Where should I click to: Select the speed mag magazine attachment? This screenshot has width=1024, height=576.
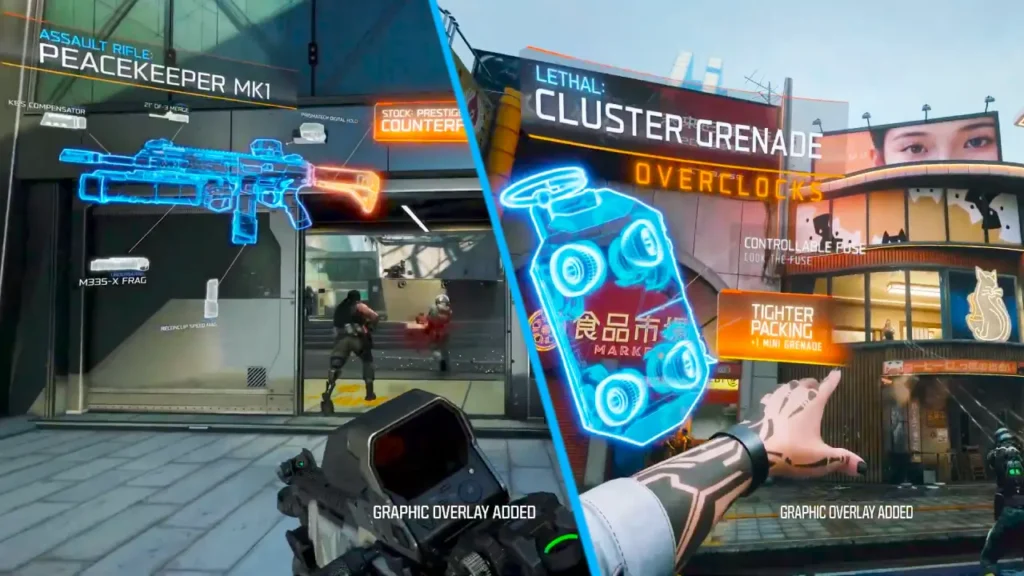[x=211, y=298]
